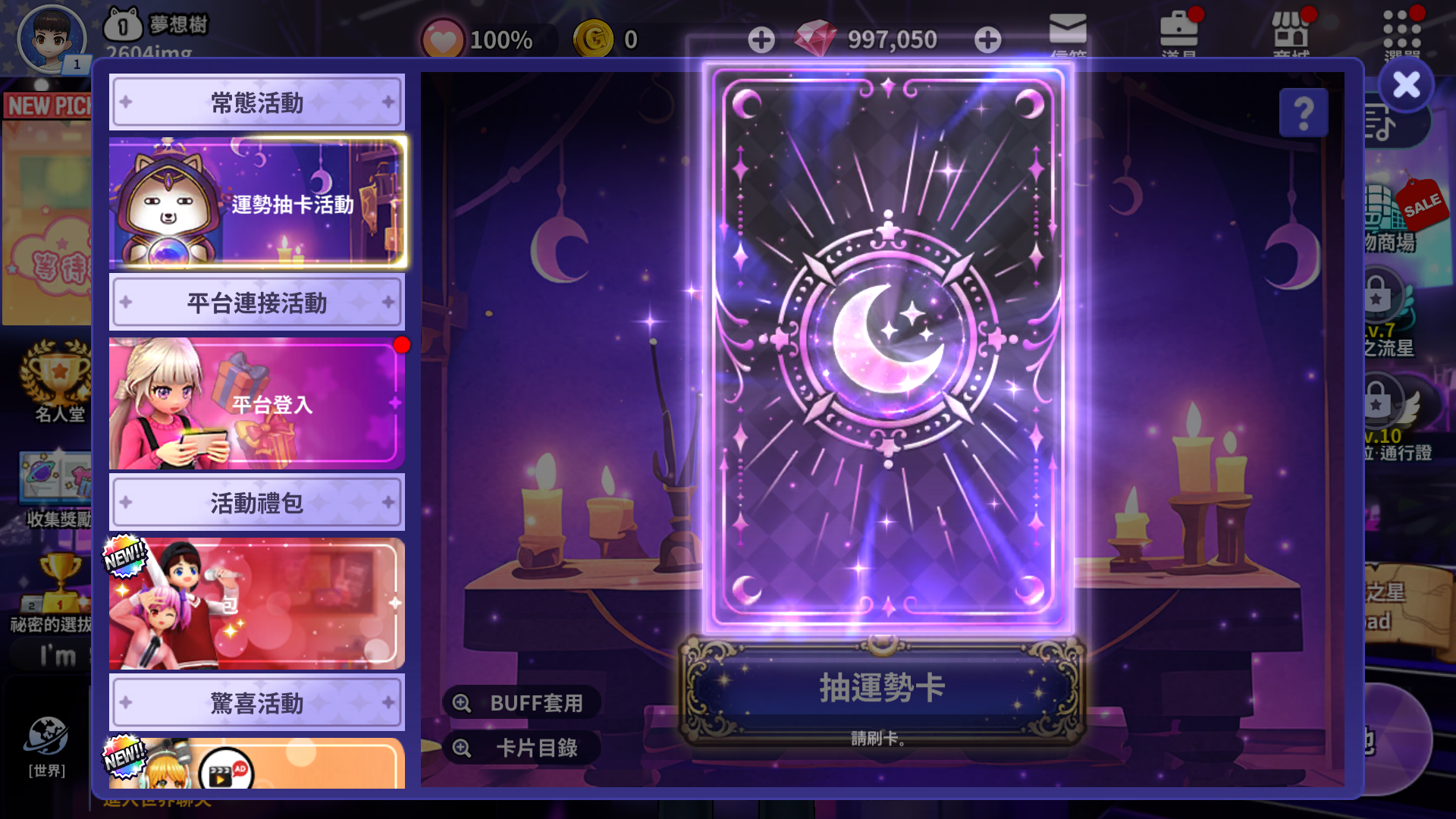1456x819 pixels.
Task: Open the 平台登入 event banner
Action: tap(257, 403)
